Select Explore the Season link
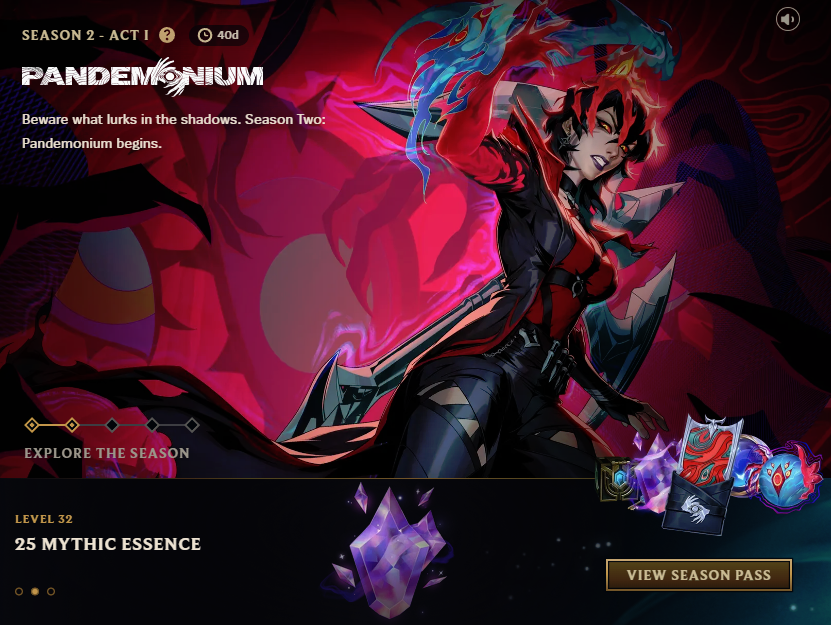 (x=107, y=453)
